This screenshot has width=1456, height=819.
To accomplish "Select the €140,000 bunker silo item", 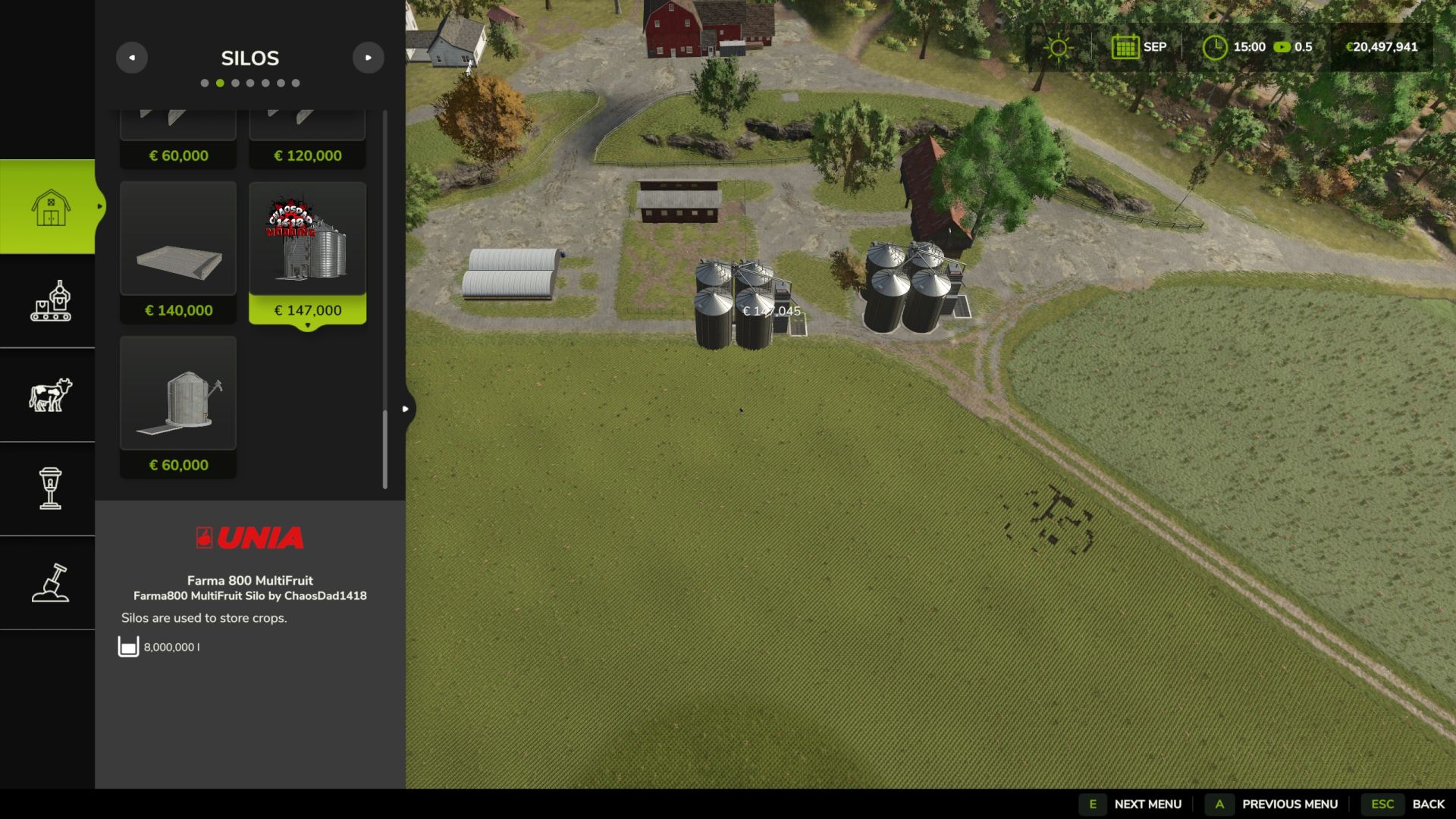I will [x=178, y=252].
